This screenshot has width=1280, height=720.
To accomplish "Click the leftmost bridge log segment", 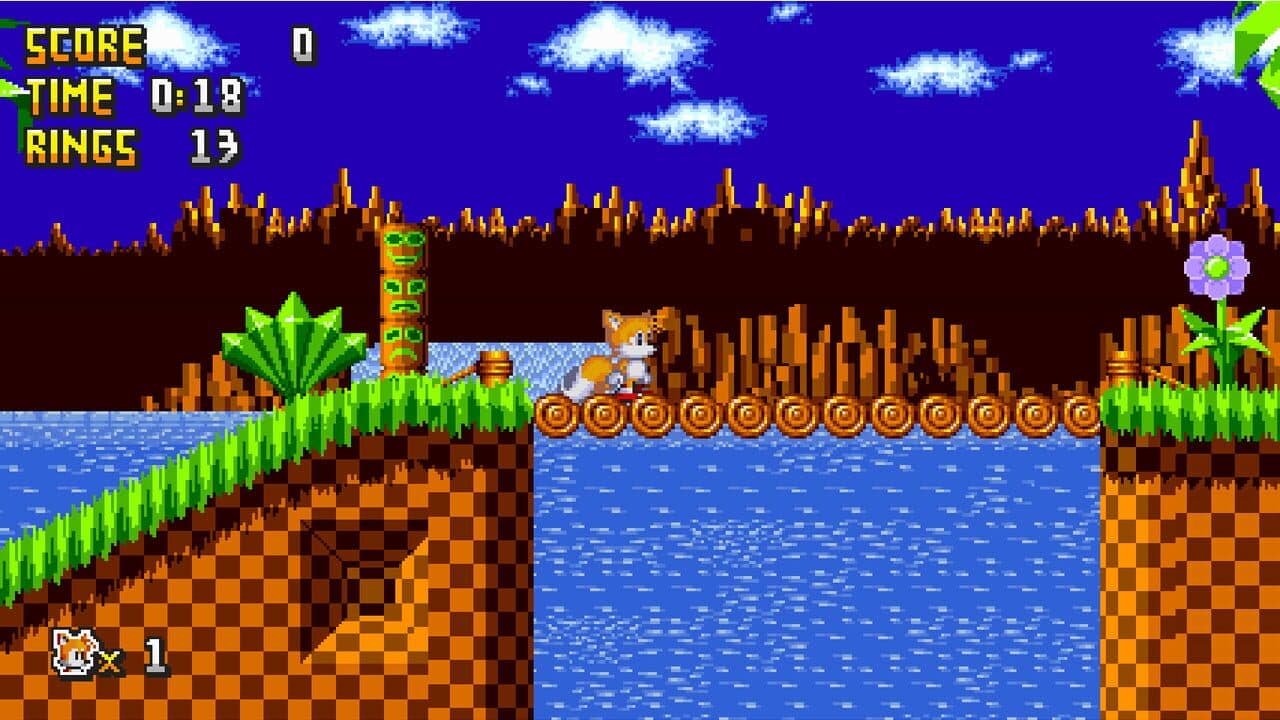I will tap(556, 412).
